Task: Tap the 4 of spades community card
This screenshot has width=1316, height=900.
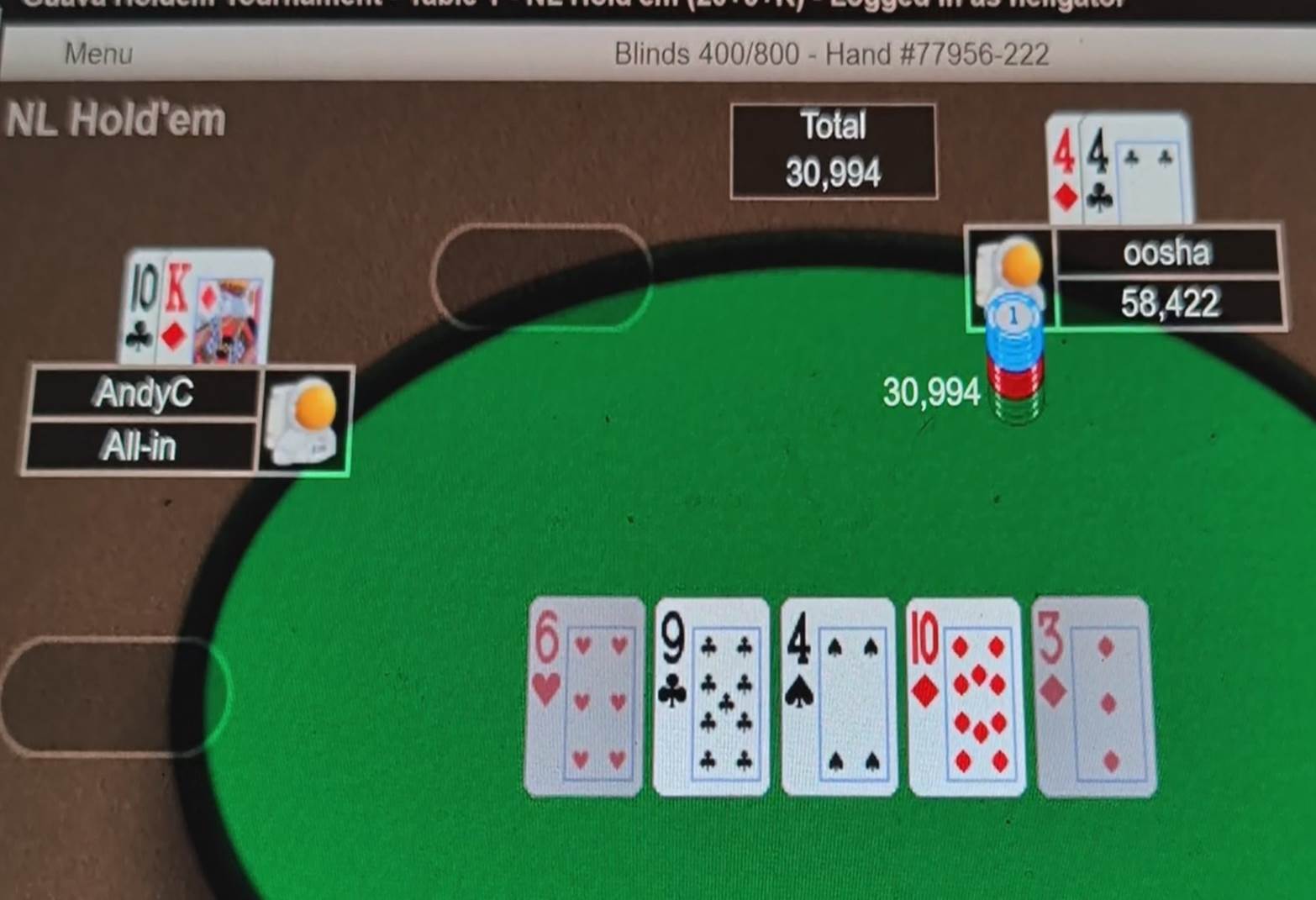Action: coord(837,697)
